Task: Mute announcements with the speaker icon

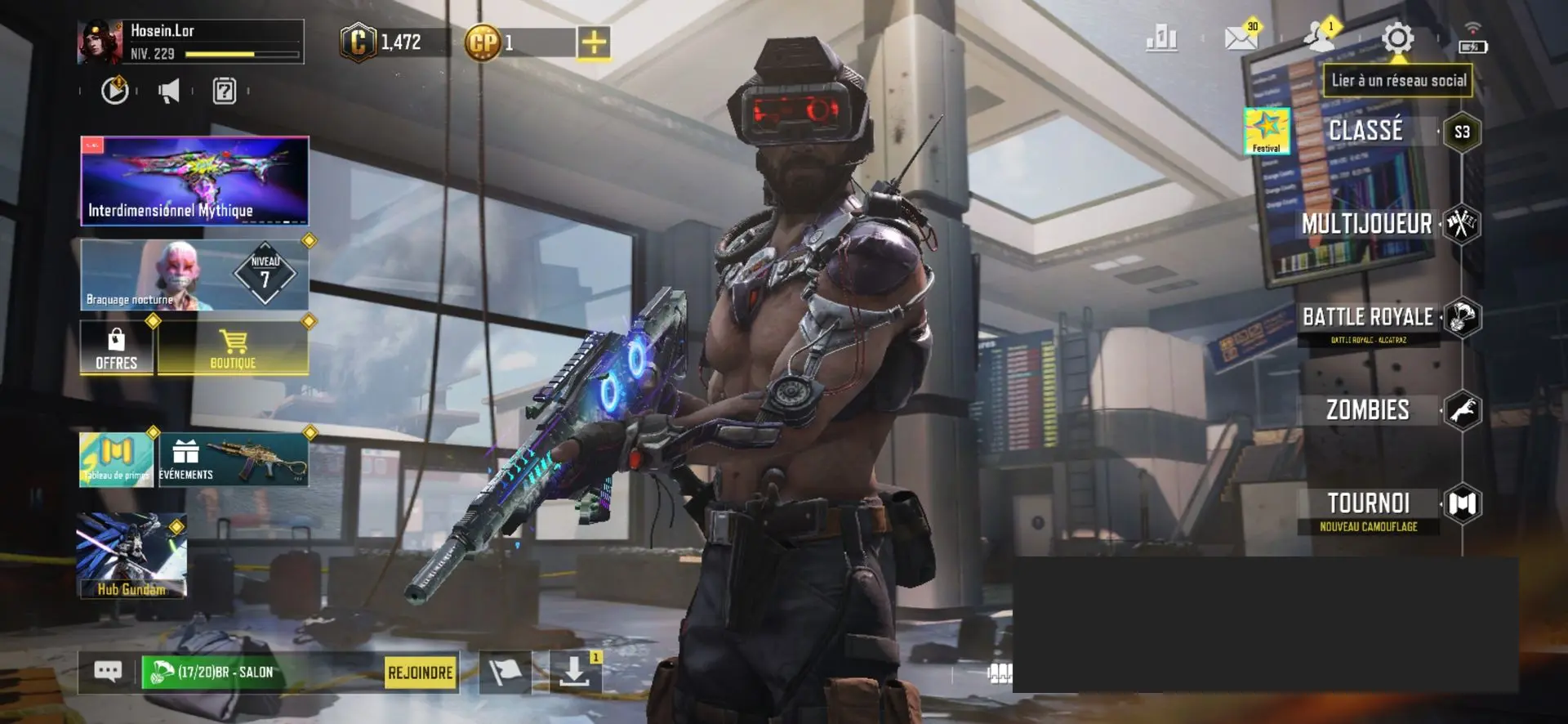Action: [x=169, y=91]
